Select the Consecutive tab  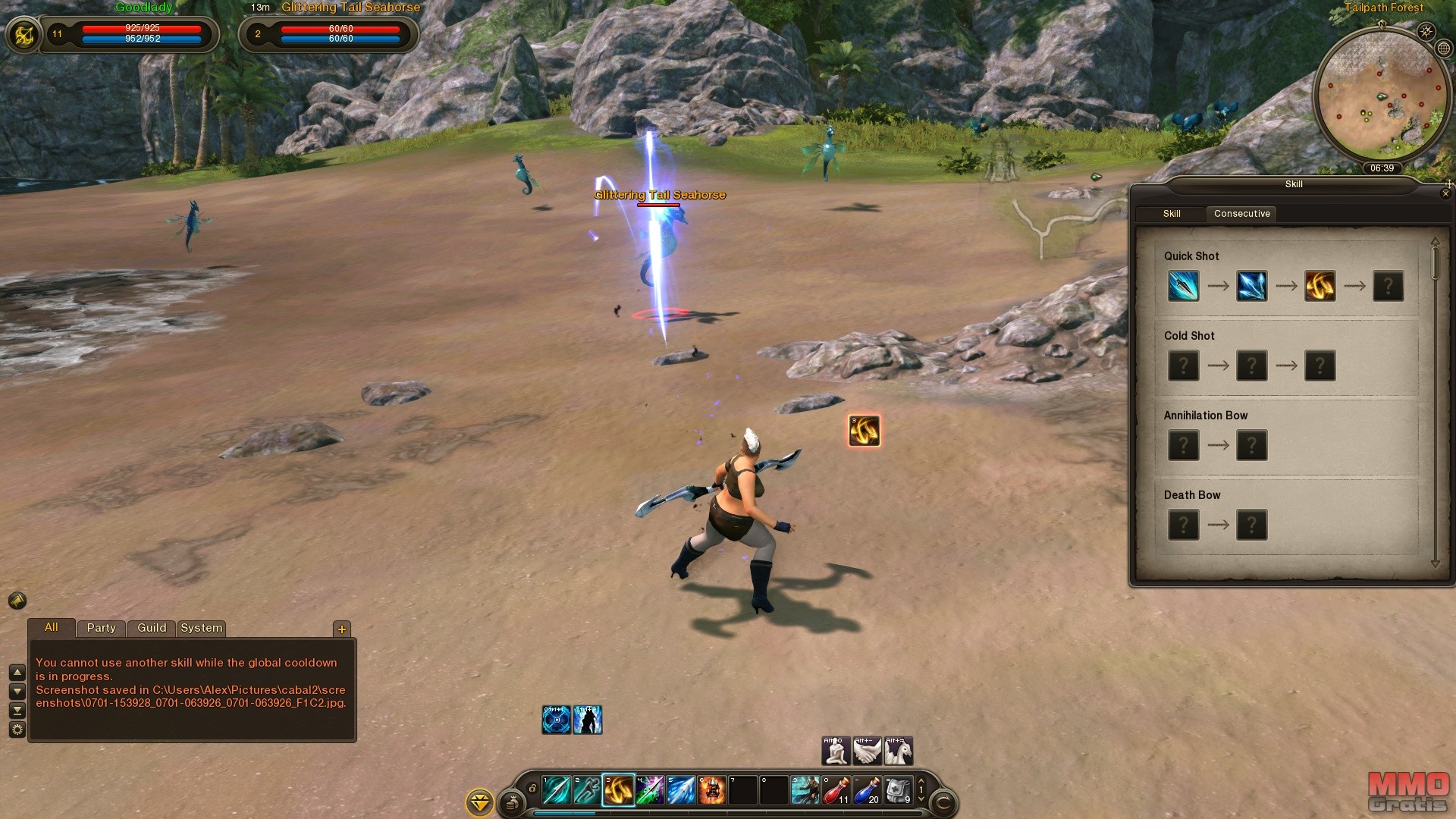1241,214
